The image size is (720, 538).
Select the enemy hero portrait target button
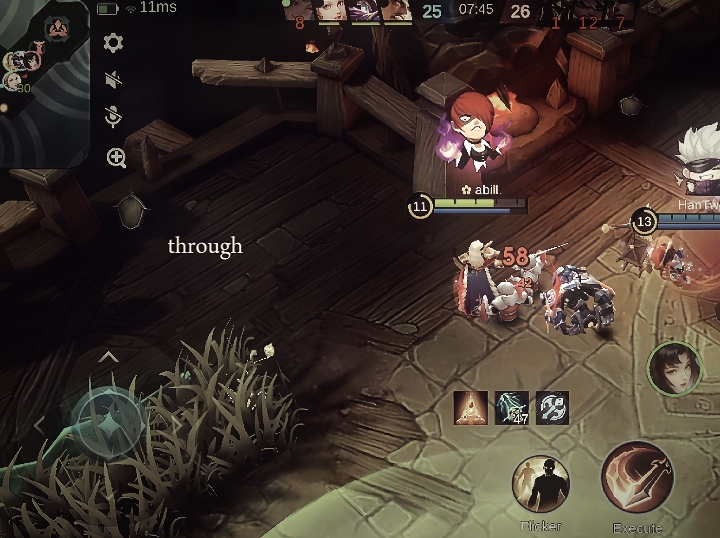673,368
